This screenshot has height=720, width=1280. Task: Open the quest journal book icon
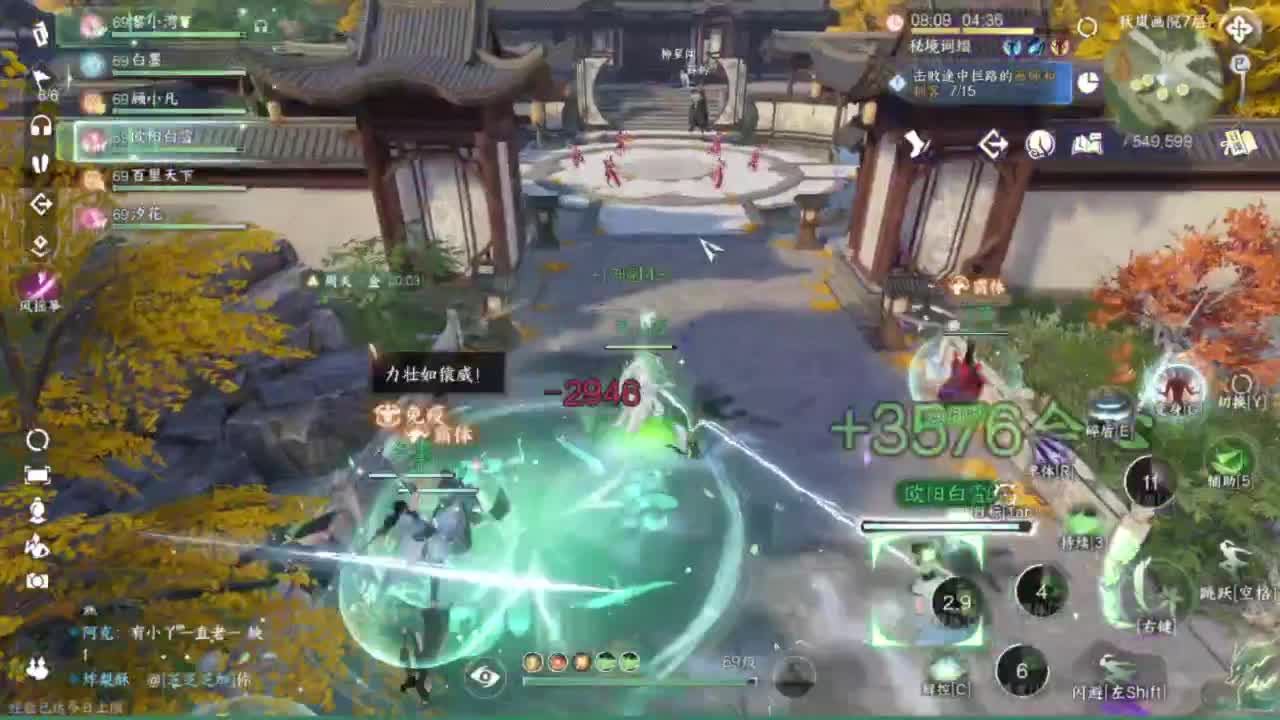pos(1086,145)
